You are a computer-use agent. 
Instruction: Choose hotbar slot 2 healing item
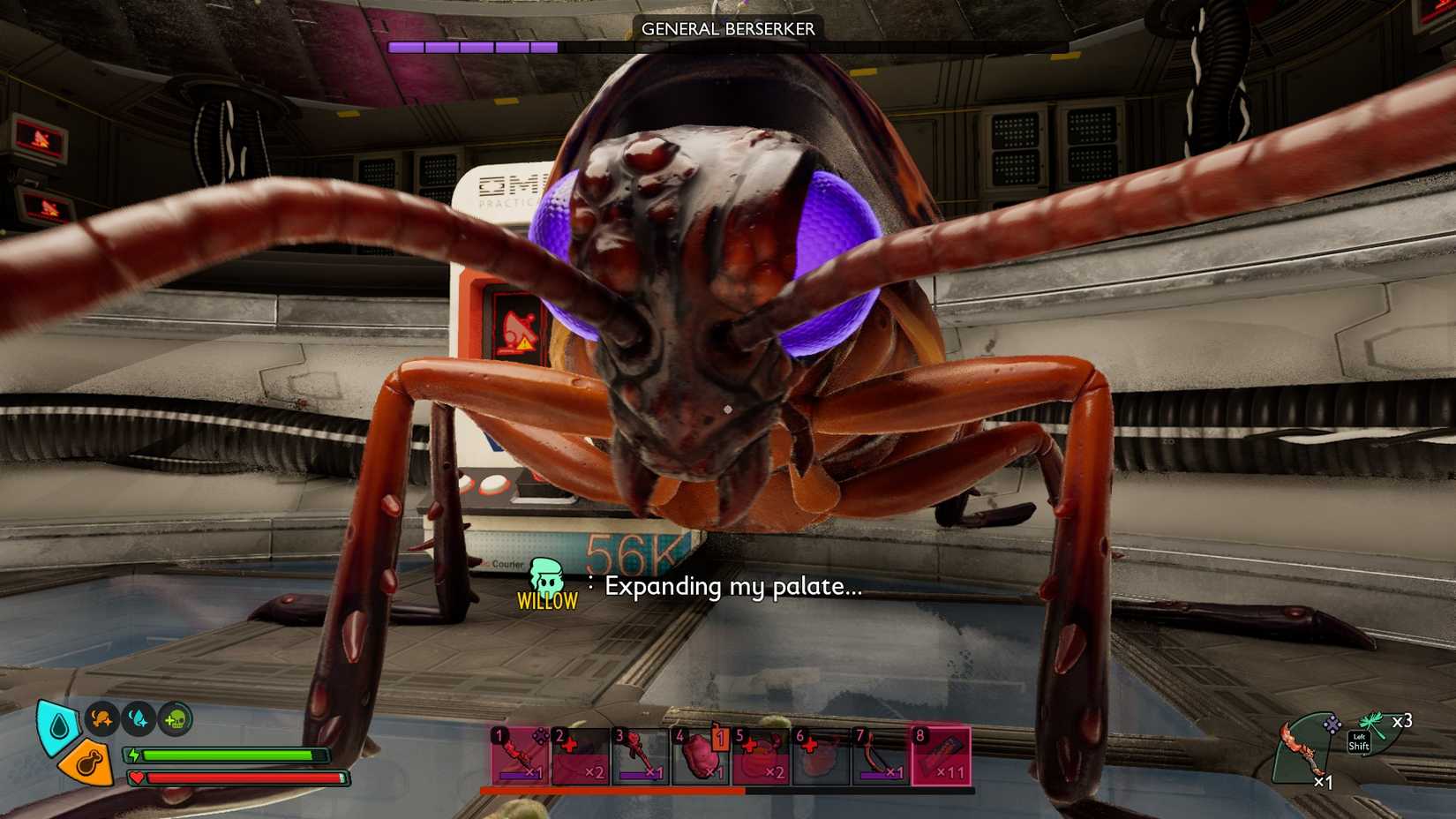coord(581,756)
